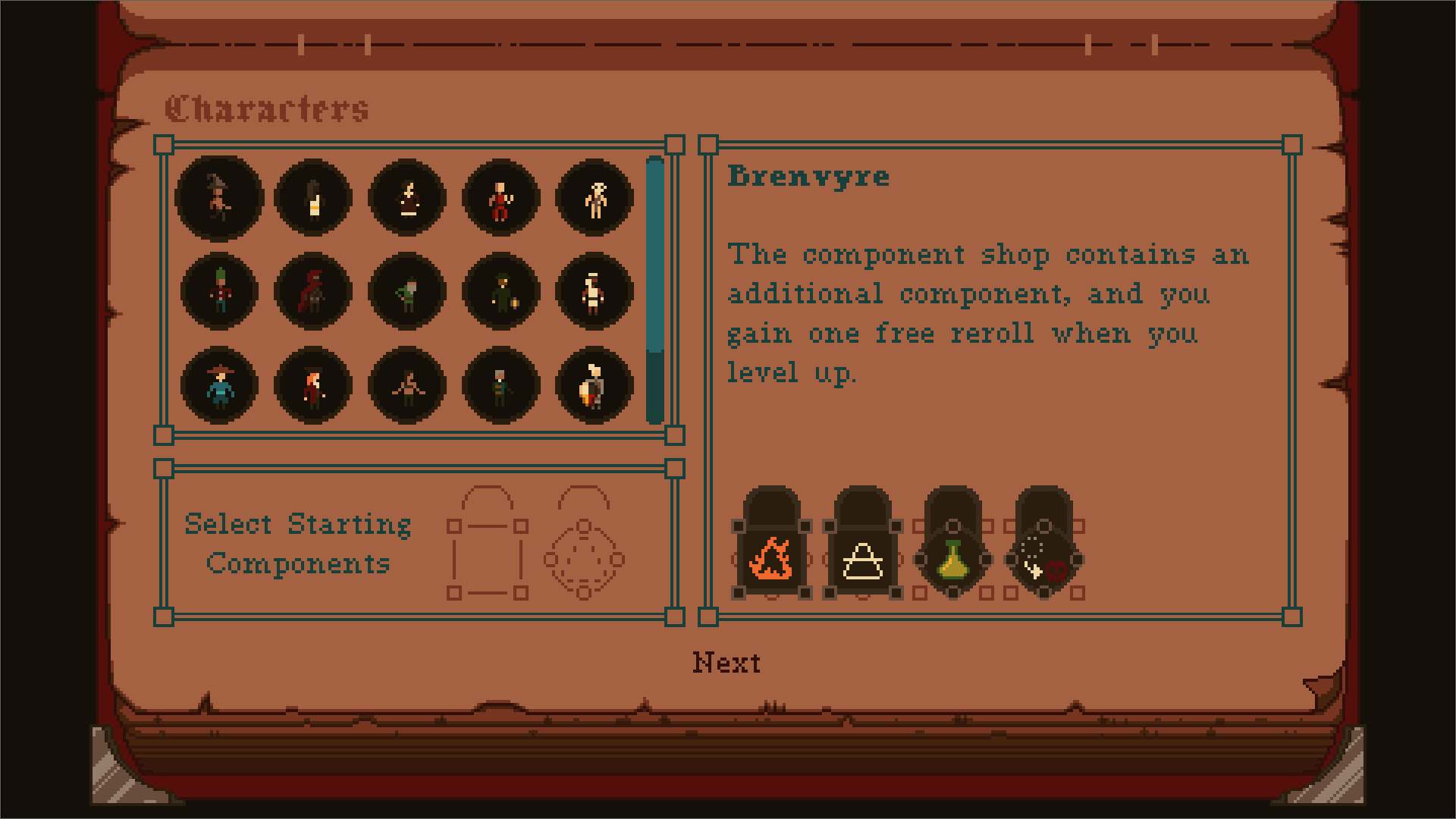Choose the green-hooded adventurer portrait
Screen dimensions: 1456x819
406,292
